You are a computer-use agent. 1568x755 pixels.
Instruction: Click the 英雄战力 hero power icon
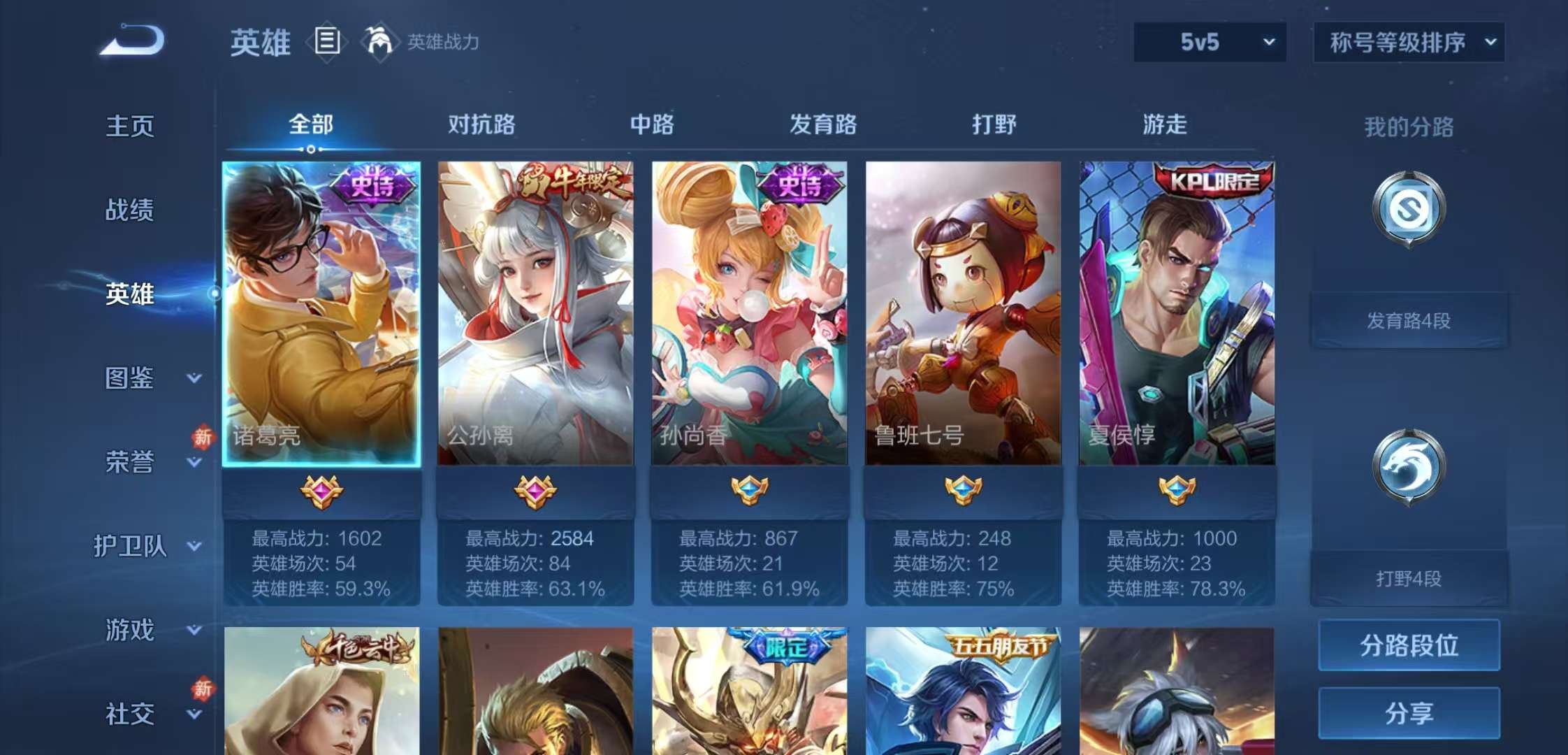(378, 42)
